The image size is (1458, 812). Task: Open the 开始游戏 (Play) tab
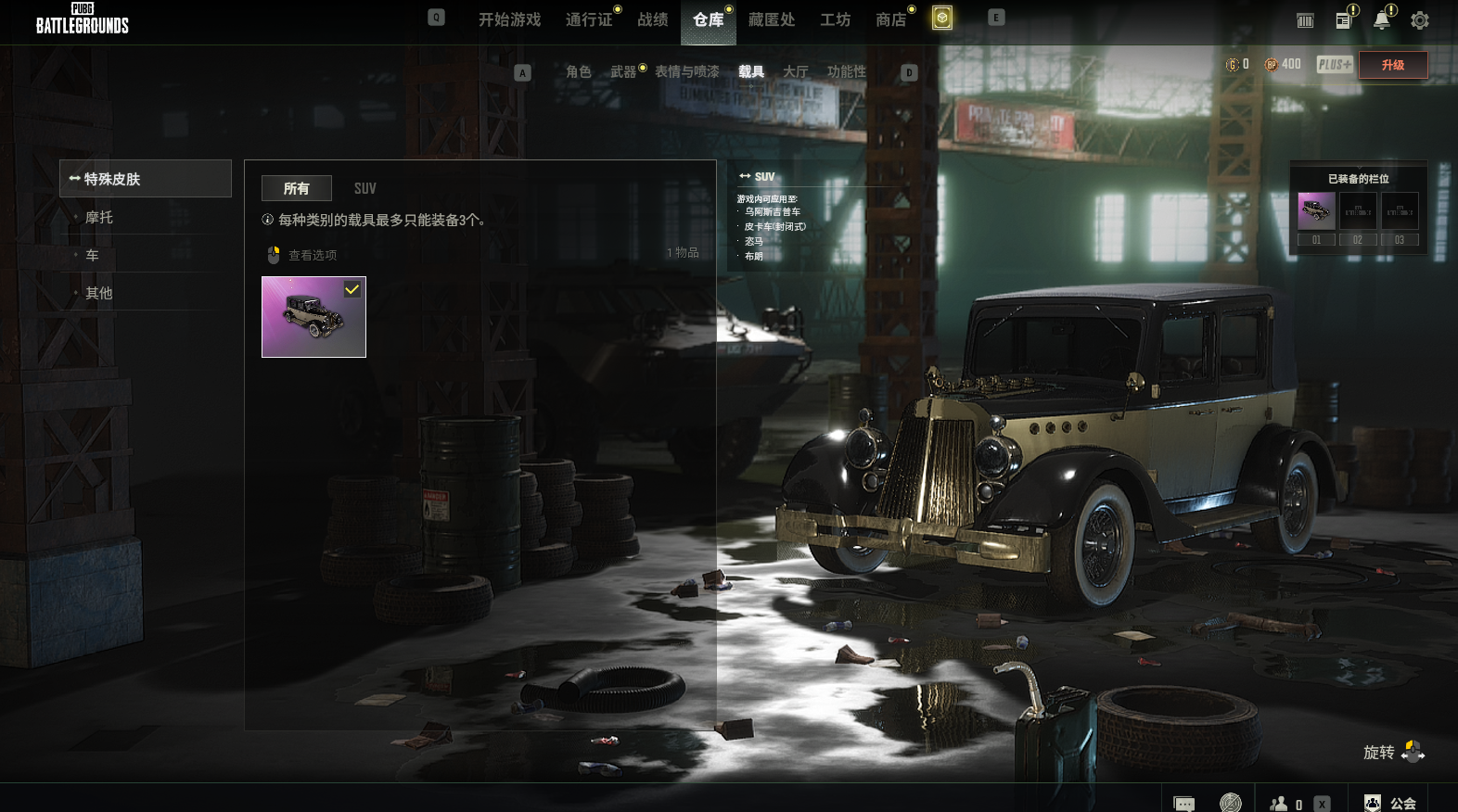(x=509, y=19)
